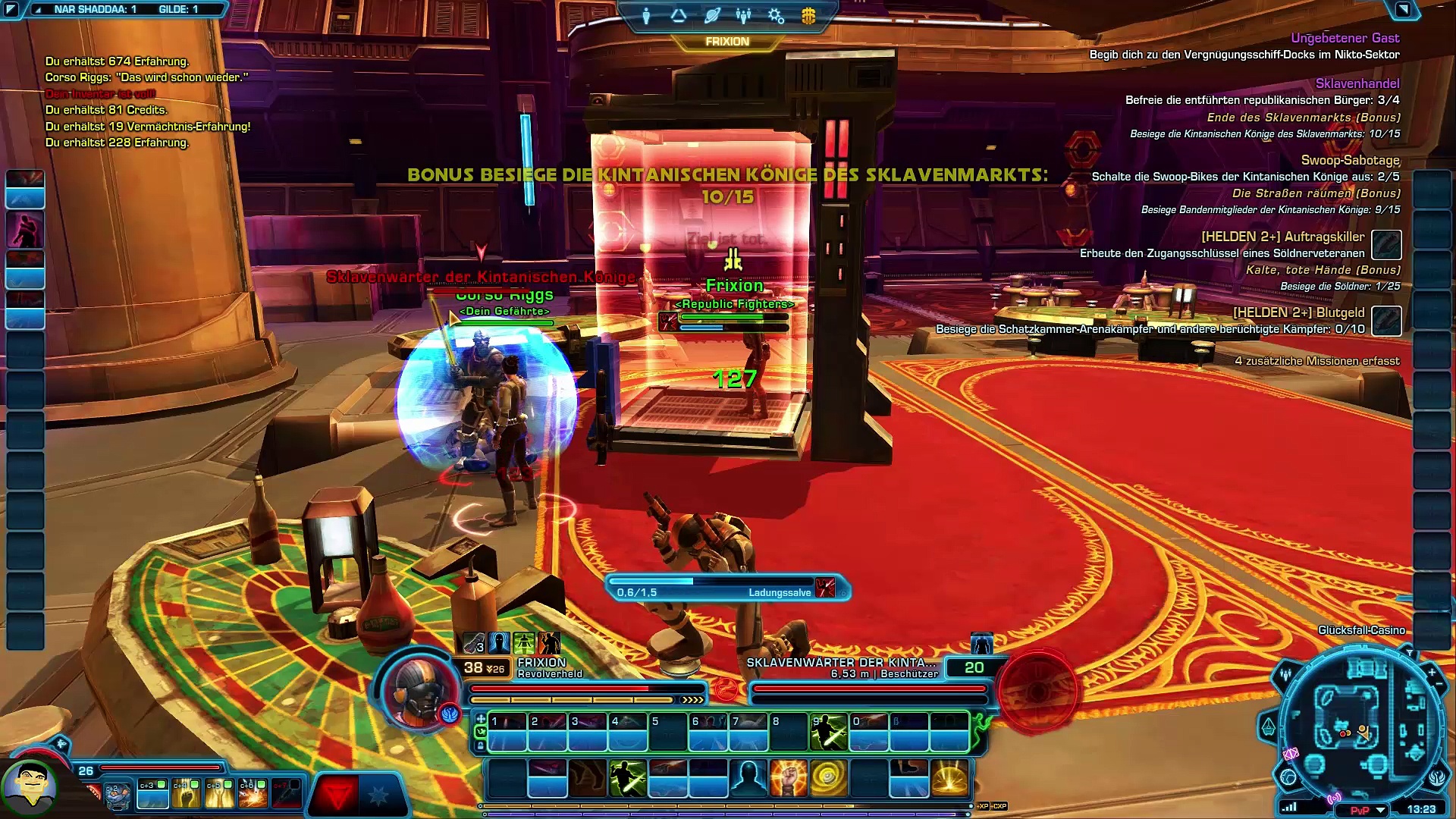The height and width of the screenshot is (819, 1456).
Task: Zoom in the minimap with plus
Action: [x=1432, y=672]
